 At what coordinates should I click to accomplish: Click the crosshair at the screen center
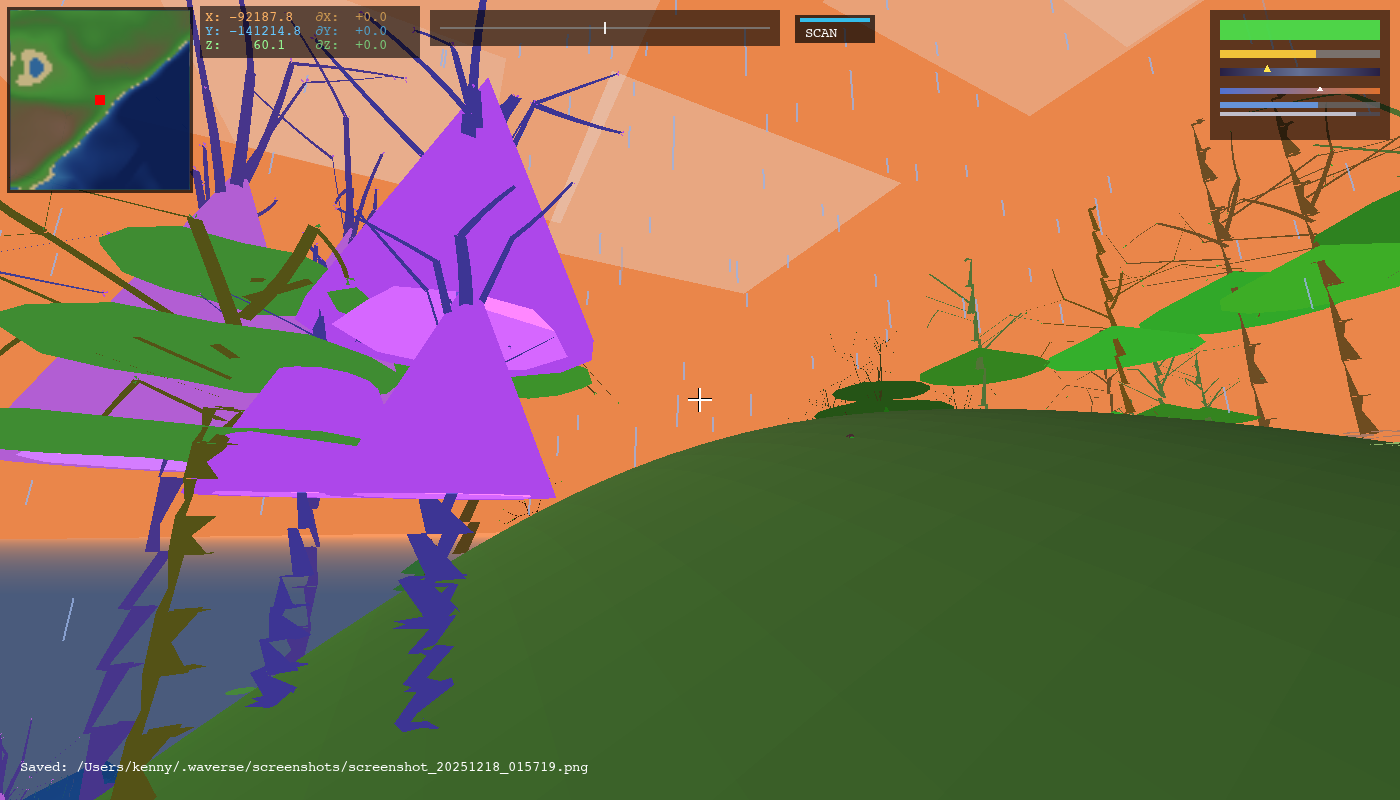[700, 400]
